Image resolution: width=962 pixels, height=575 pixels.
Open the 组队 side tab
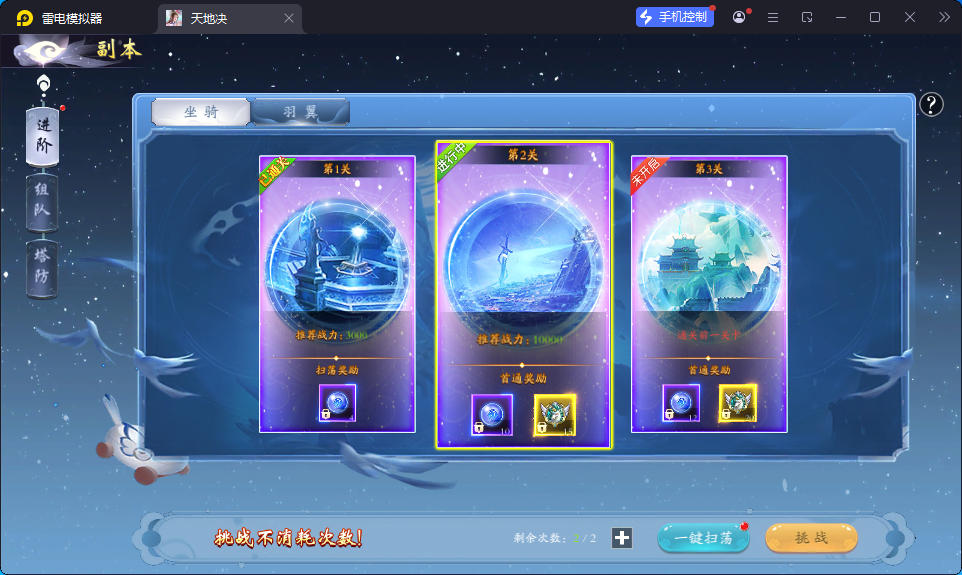(43, 201)
